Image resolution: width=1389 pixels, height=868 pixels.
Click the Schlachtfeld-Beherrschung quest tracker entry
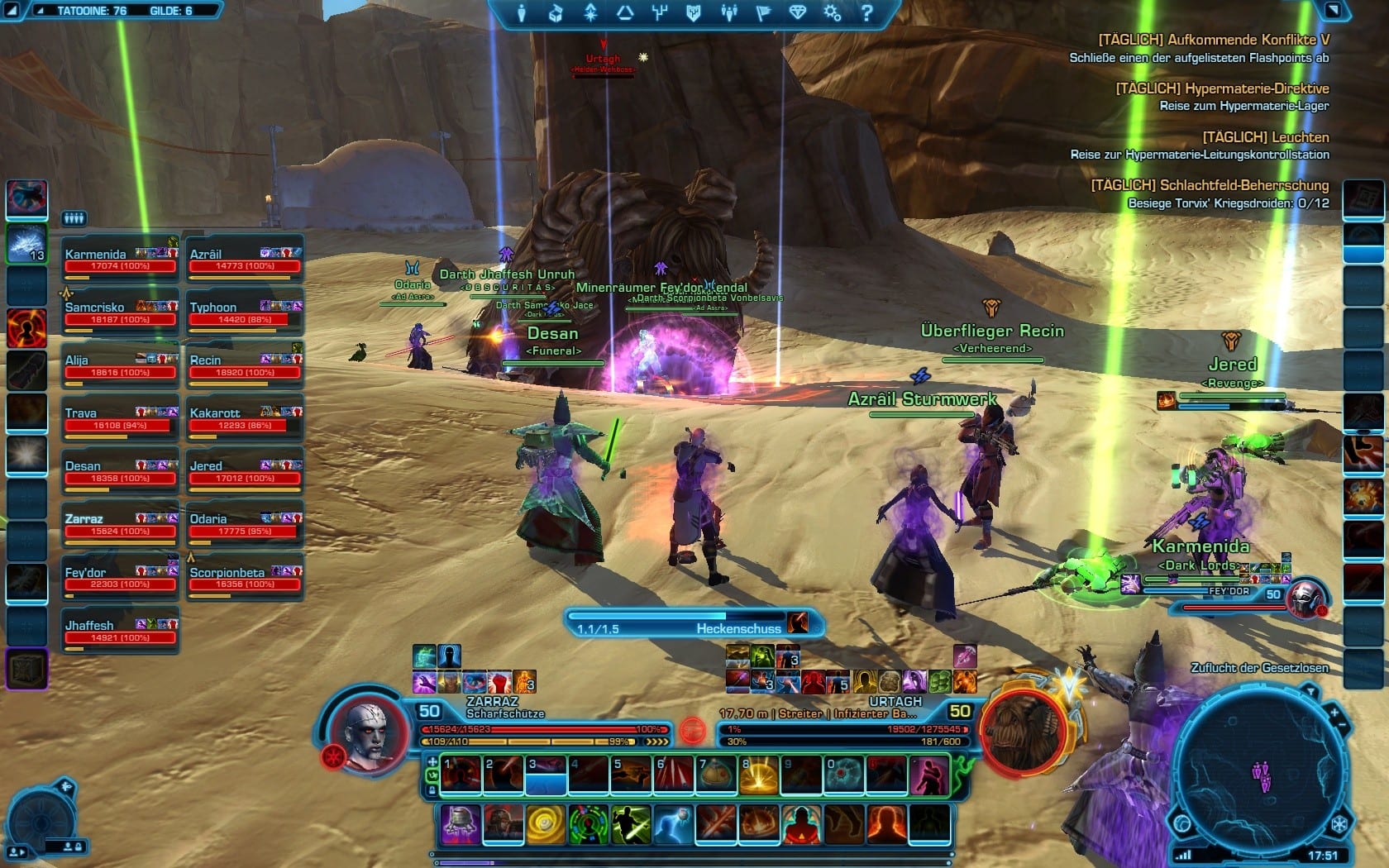pos(1209,186)
